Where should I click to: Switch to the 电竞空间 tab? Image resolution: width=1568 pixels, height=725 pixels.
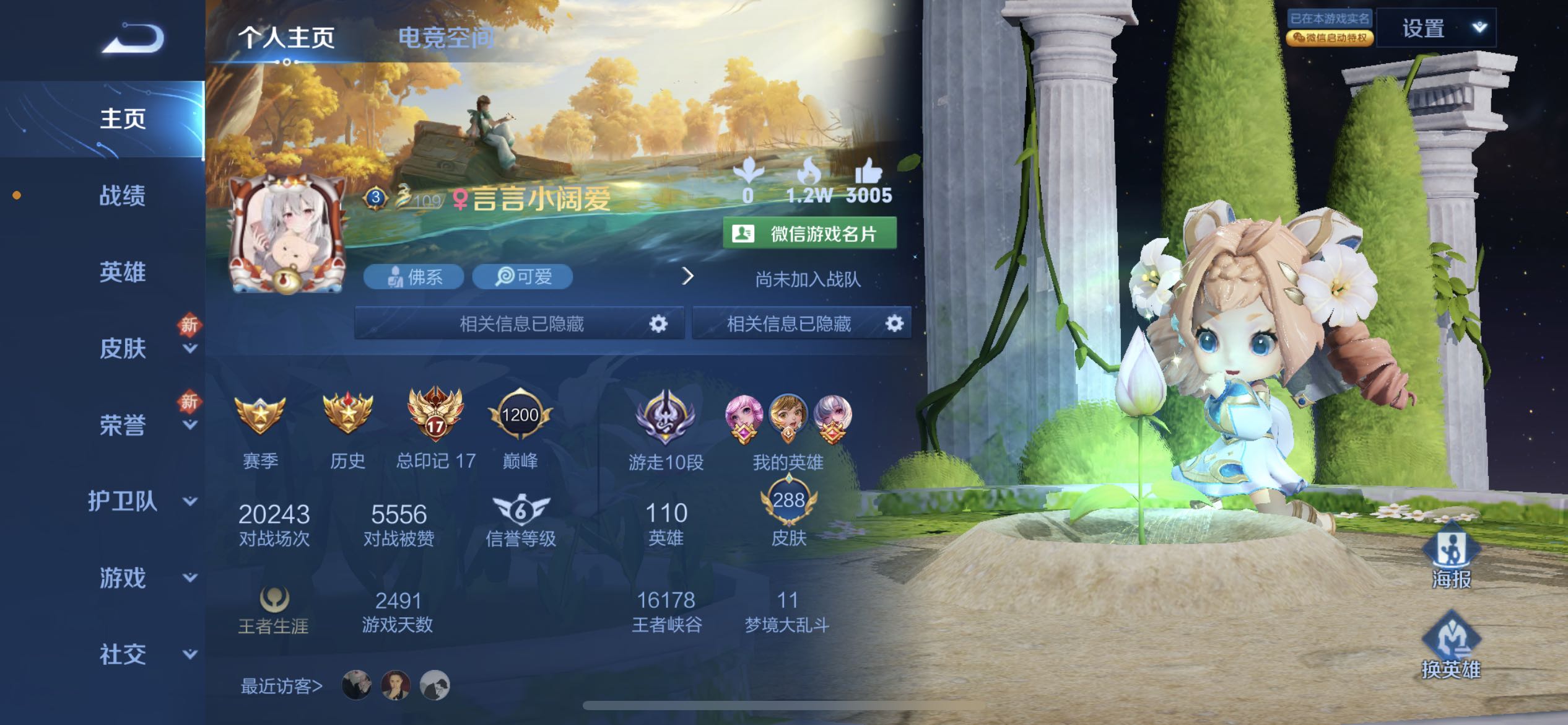pos(446,38)
